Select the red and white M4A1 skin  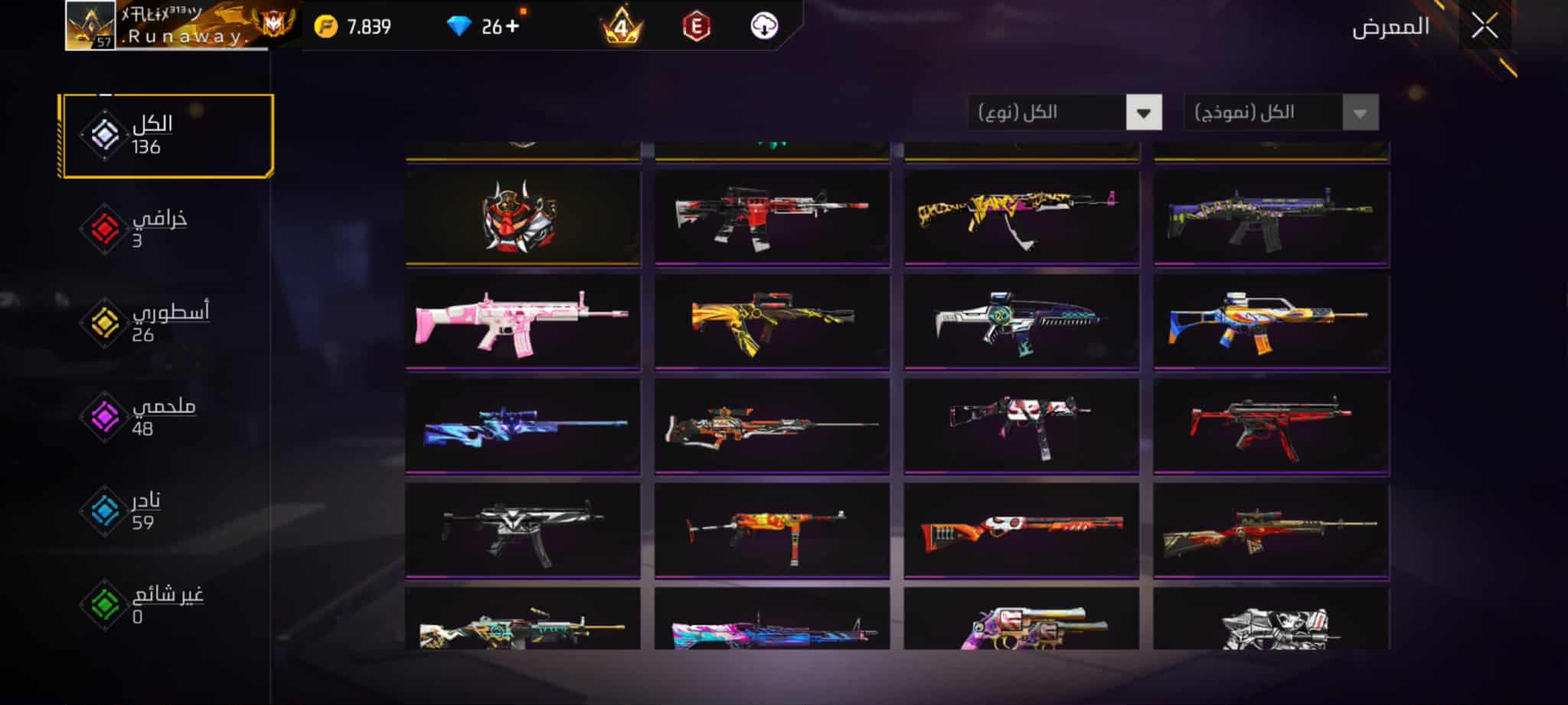pyautogui.click(x=772, y=217)
